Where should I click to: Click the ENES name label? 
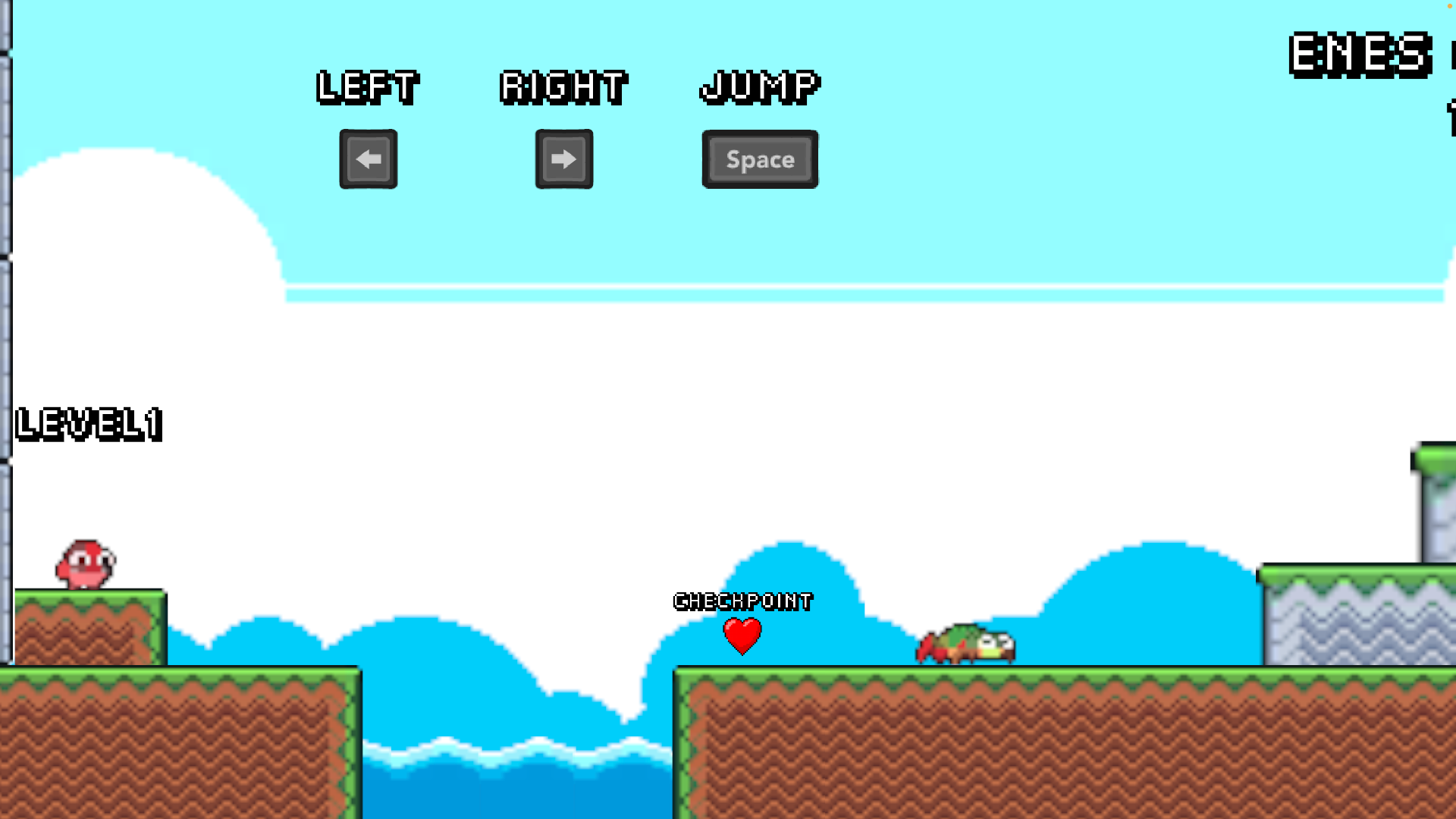[x=1360, y=53]
